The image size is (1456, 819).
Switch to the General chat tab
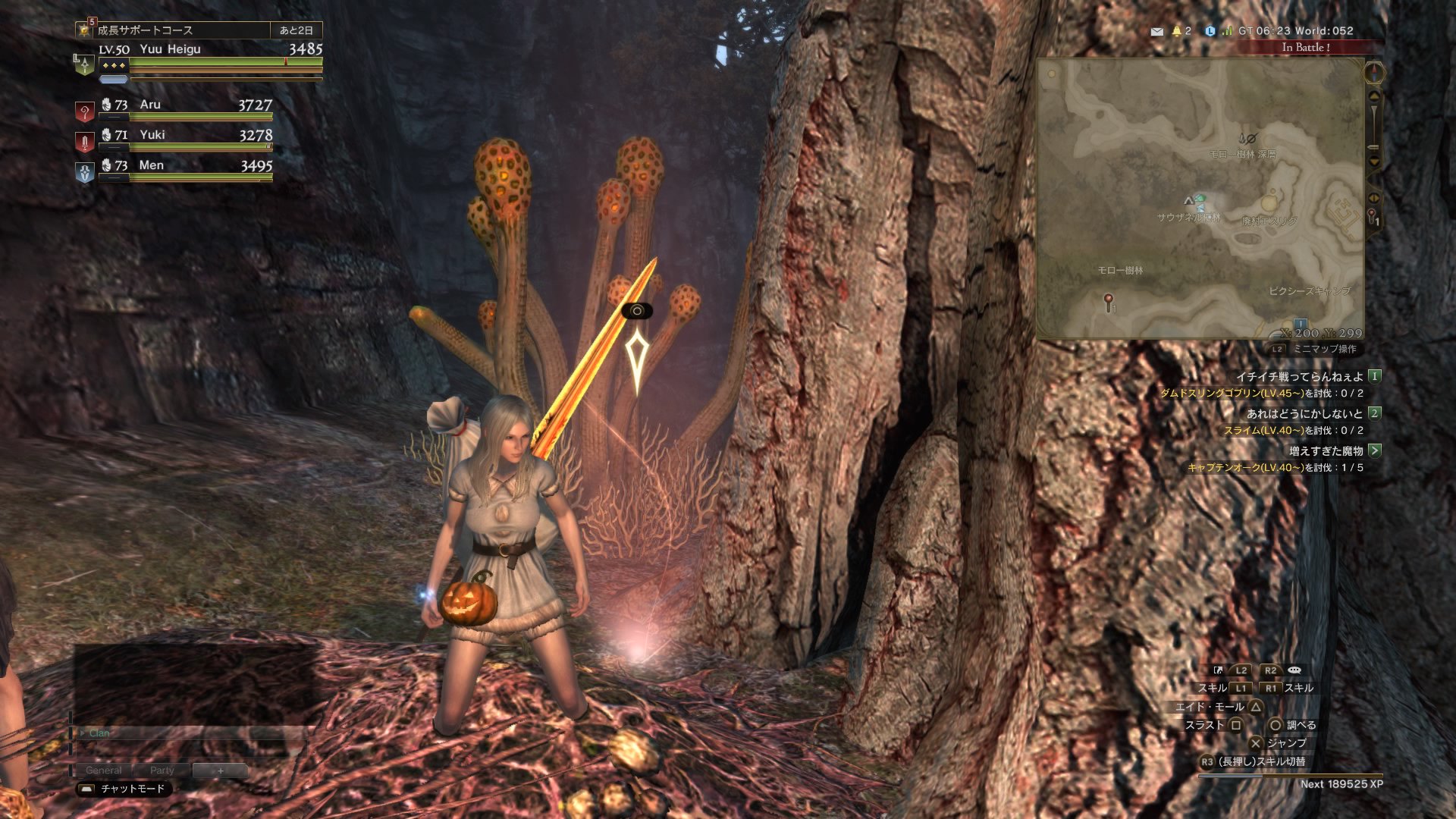[x=104, y=770]
